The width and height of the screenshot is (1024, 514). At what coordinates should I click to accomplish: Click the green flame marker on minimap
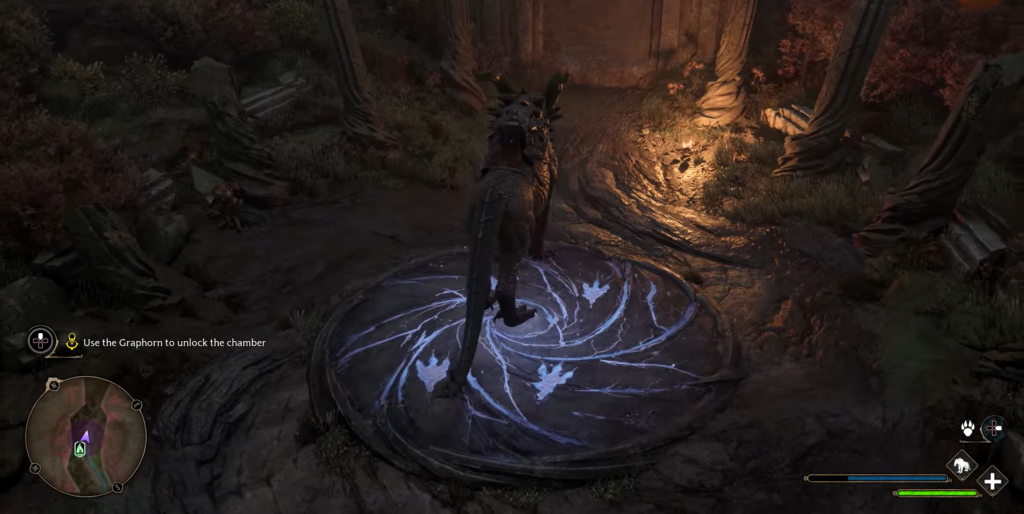(x=80, y=450)
